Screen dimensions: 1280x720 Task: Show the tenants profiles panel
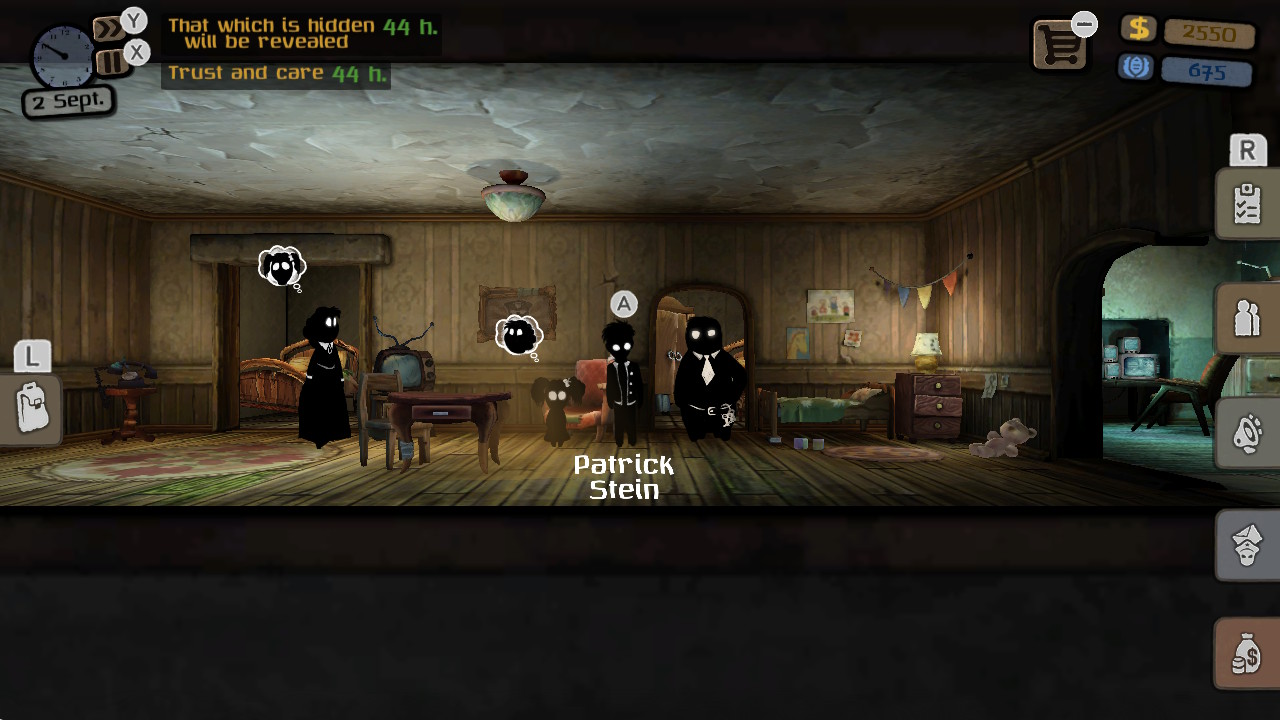point(1246,319)
